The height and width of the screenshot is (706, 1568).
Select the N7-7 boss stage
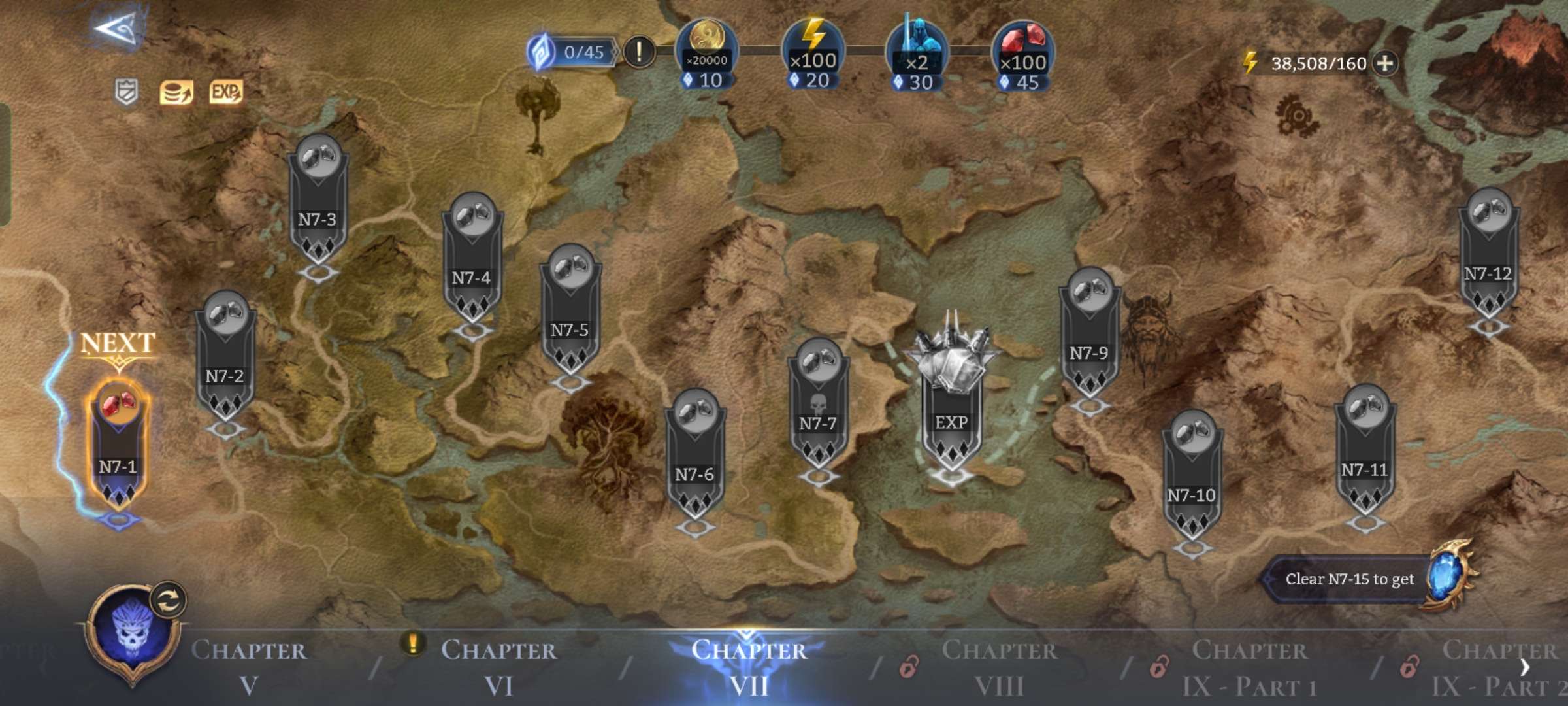[818, 407]
